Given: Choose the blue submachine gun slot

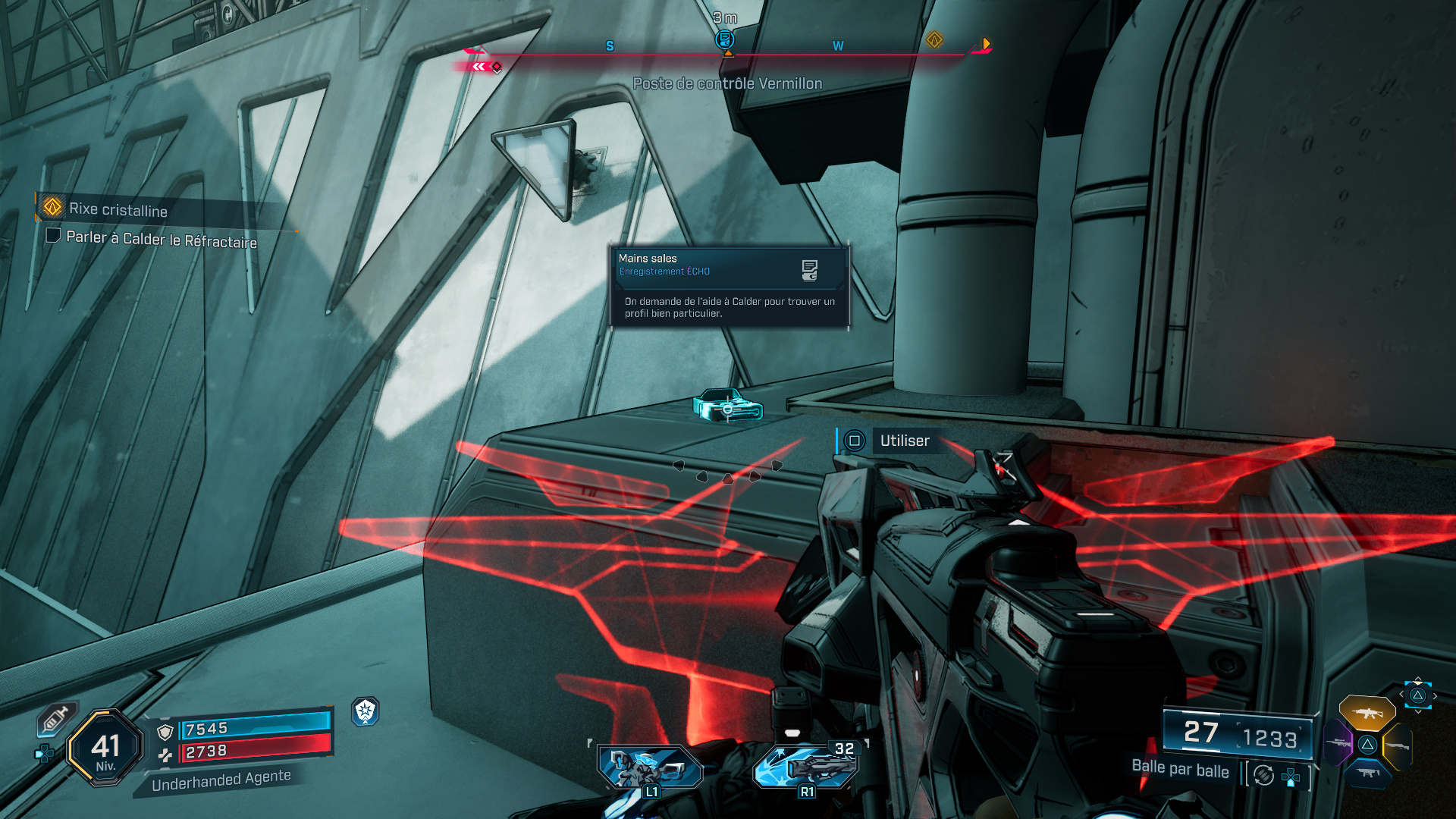Looking at the screenshot, I should [x=1367, y=773].
